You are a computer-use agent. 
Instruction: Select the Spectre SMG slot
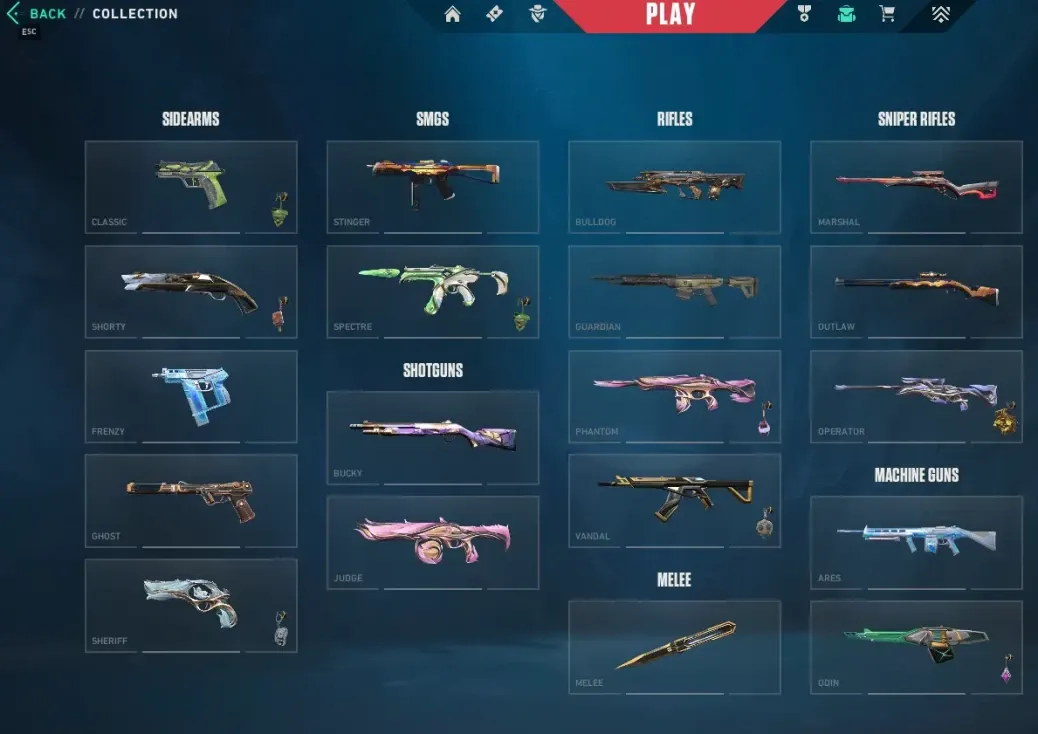click(432, 292)
